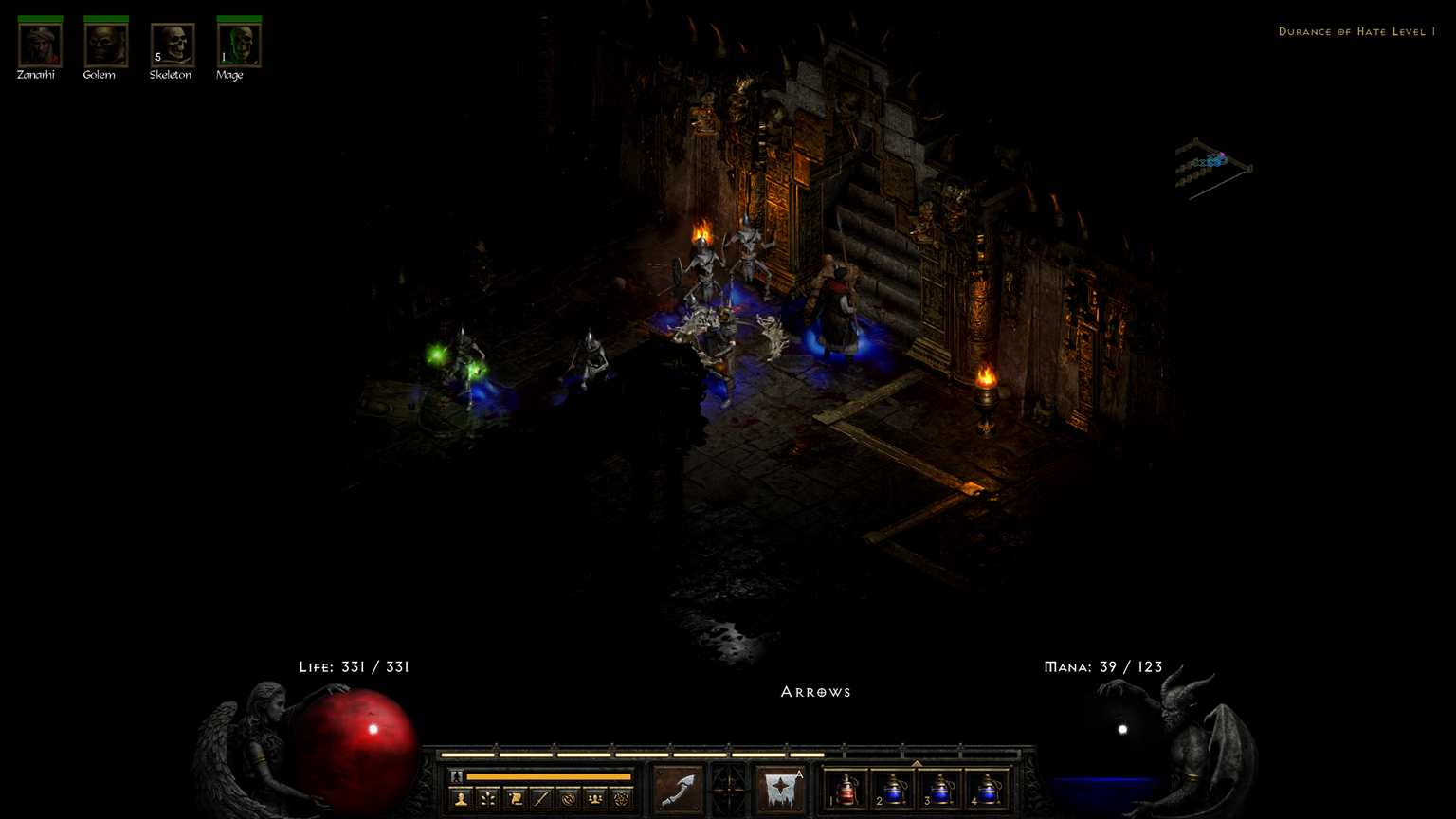Open the Character screen portrait icon
The height and width of the screenshot is (819, 1456).
461,799
